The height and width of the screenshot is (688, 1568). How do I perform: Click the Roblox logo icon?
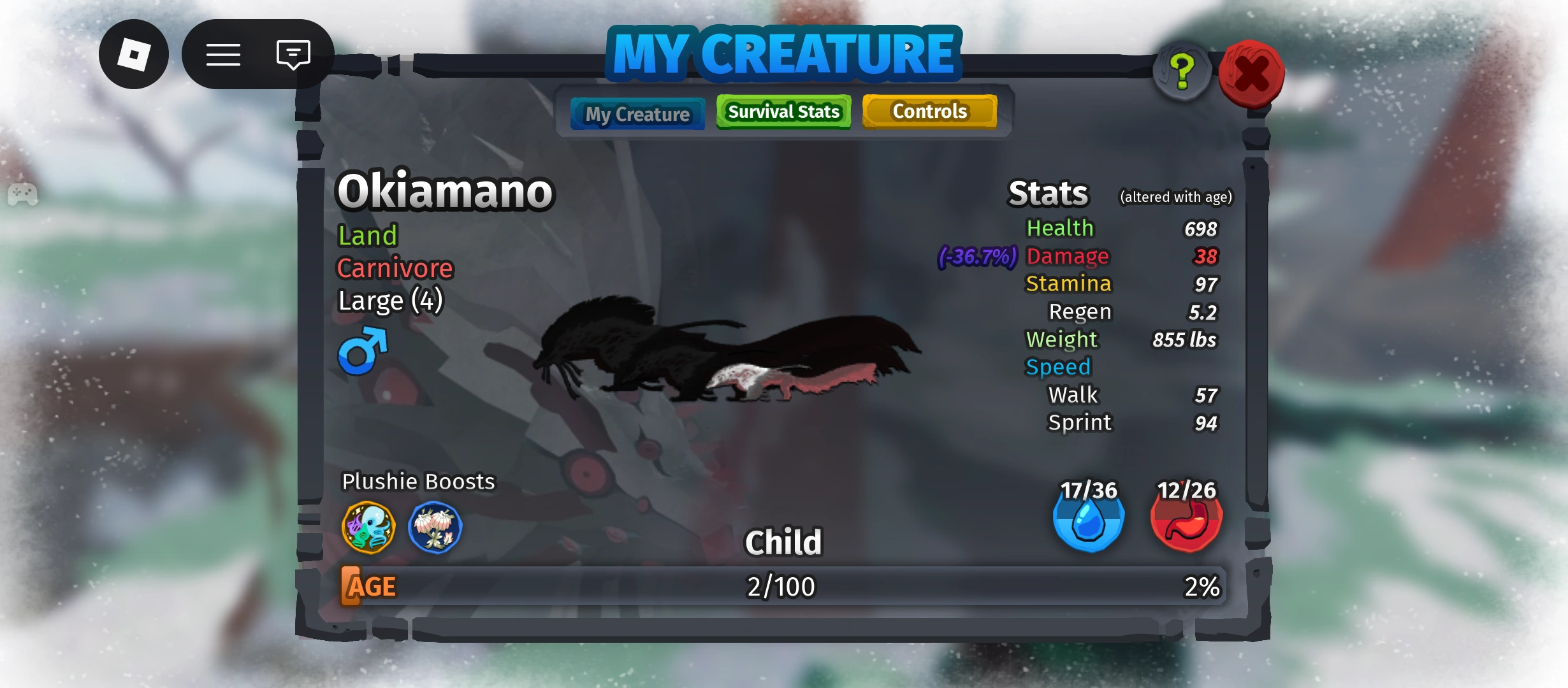click(134, 54)
